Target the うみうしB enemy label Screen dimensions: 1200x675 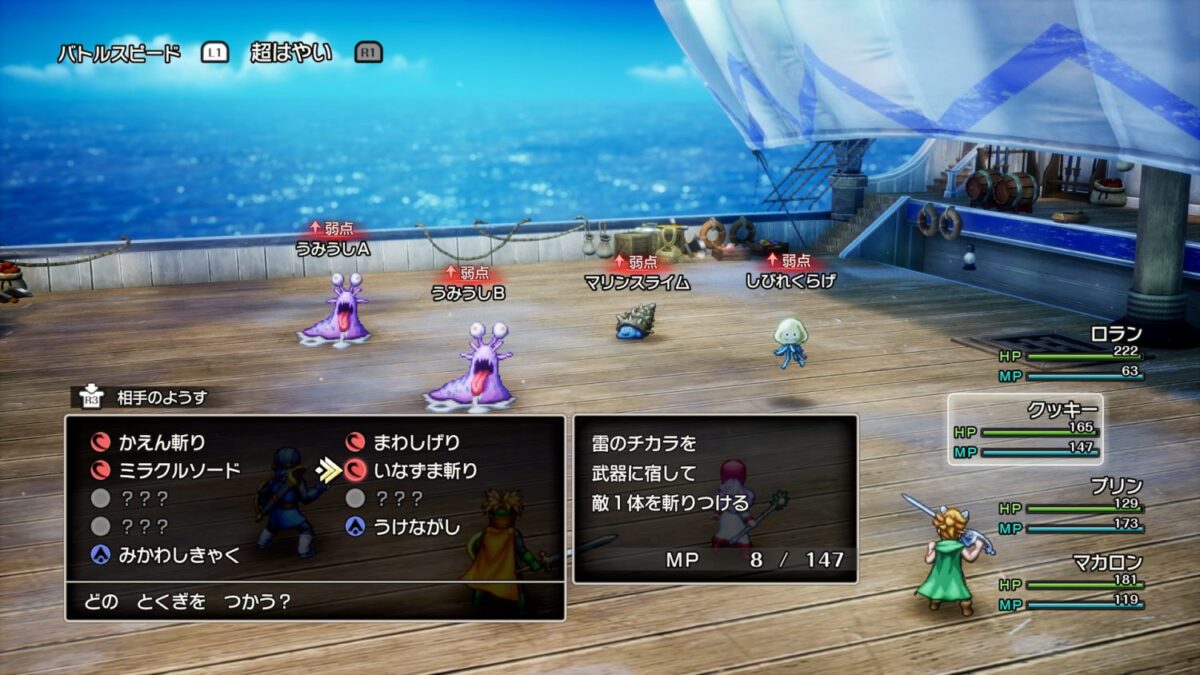(x=468, y=292)
